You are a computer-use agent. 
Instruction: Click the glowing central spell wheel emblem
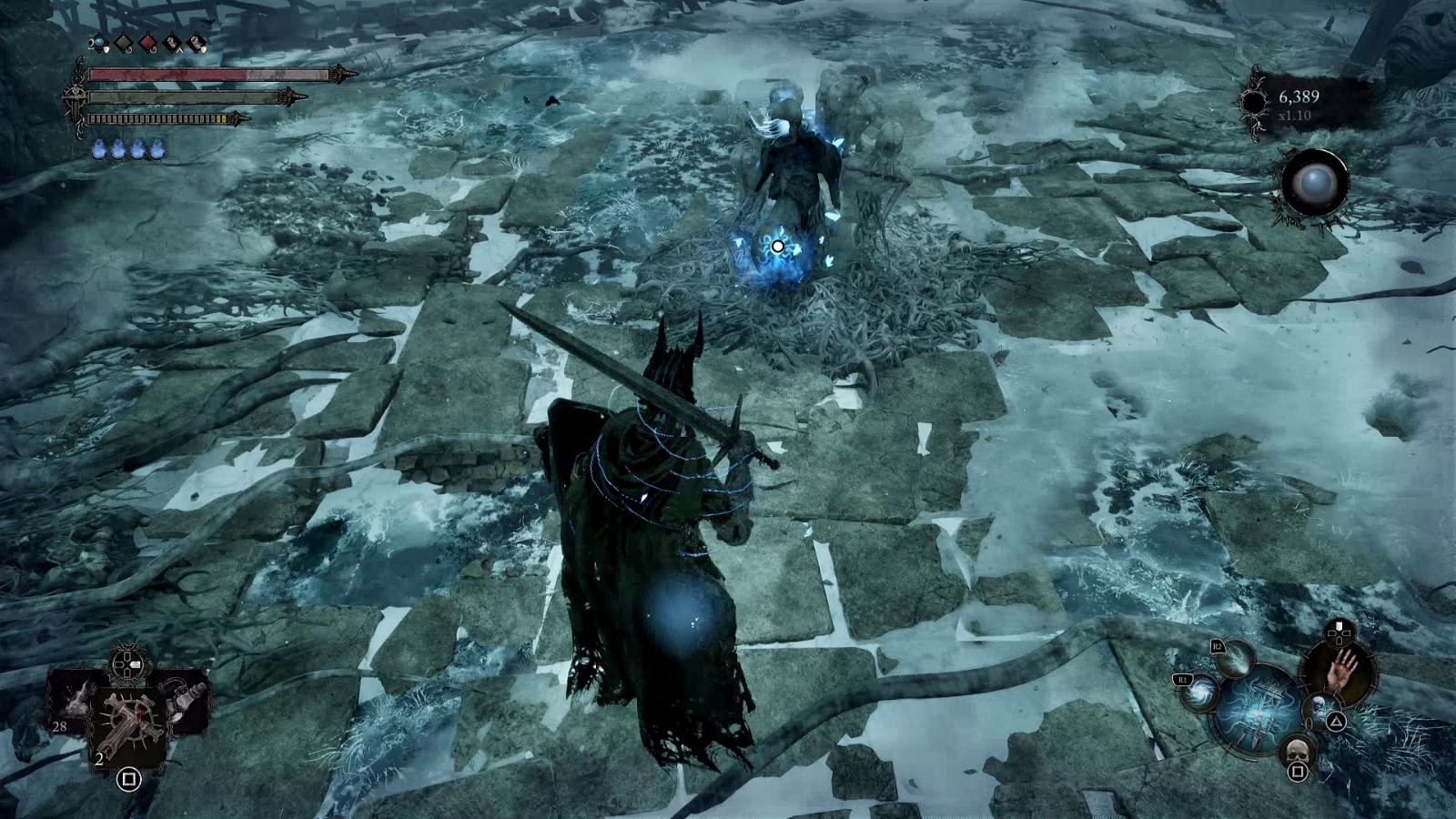click(1256, 710)
